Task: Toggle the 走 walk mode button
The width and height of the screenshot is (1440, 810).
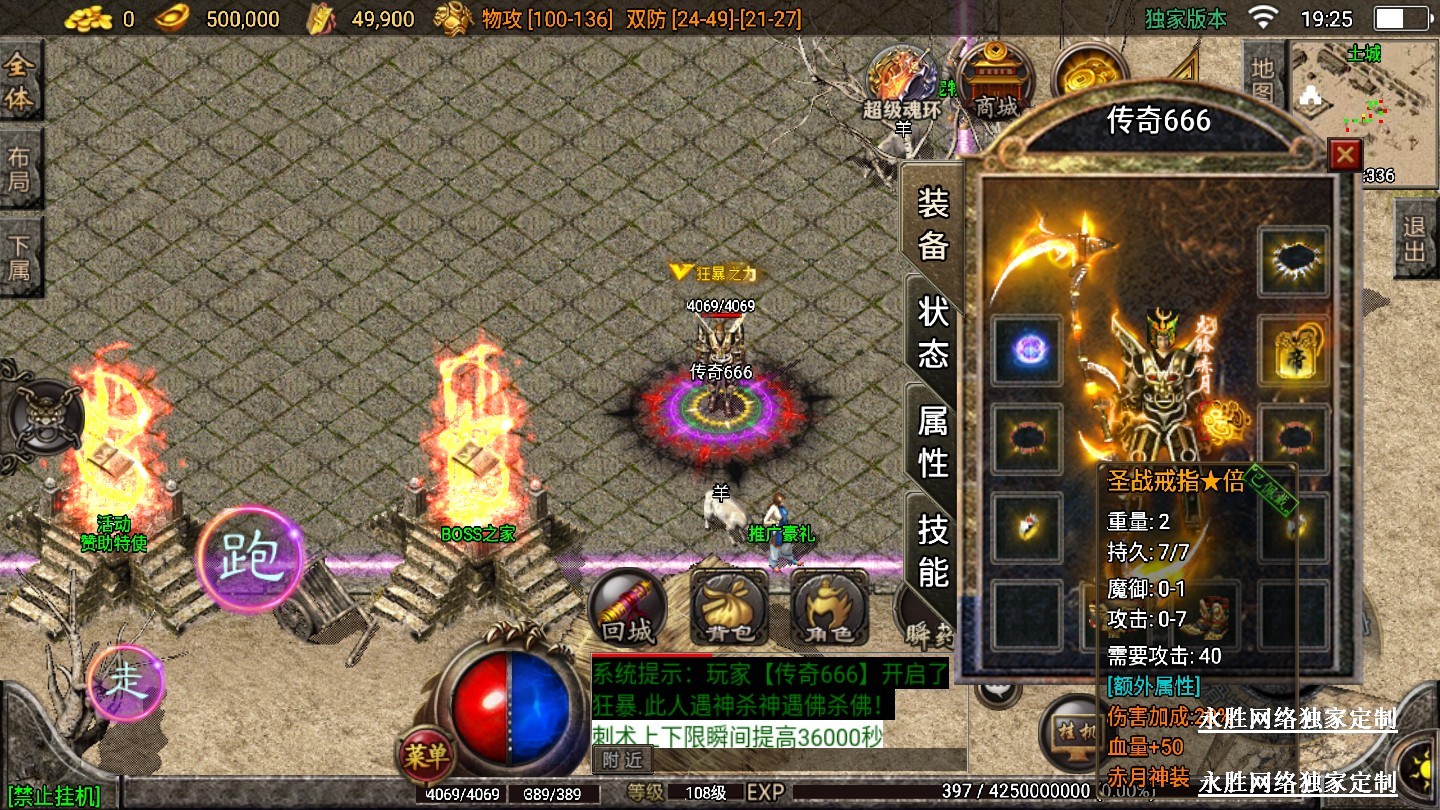Action: click(126, 682)
